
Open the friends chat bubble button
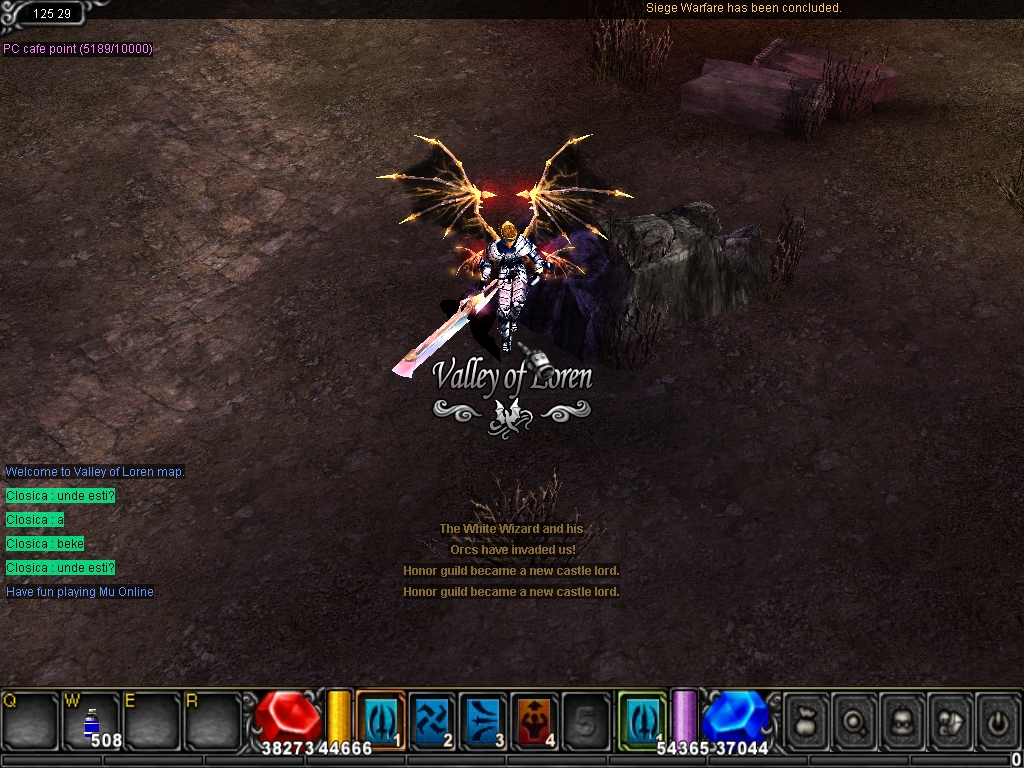click(x=951, y=719)
